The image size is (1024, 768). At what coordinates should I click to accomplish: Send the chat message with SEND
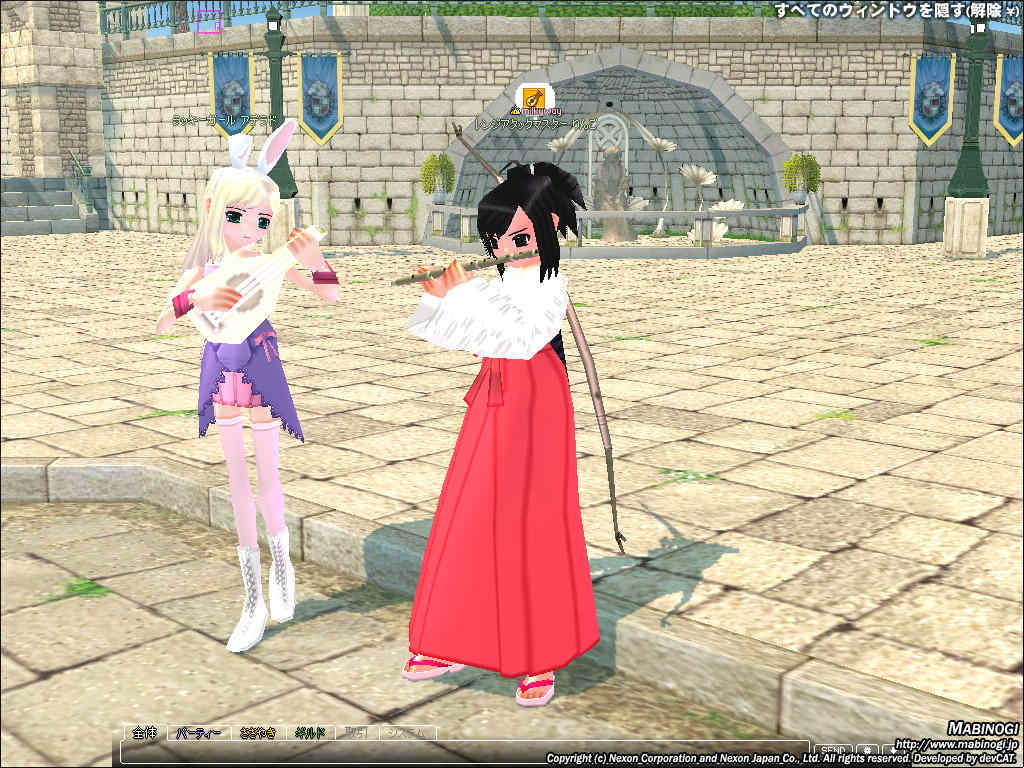point(832,750)
